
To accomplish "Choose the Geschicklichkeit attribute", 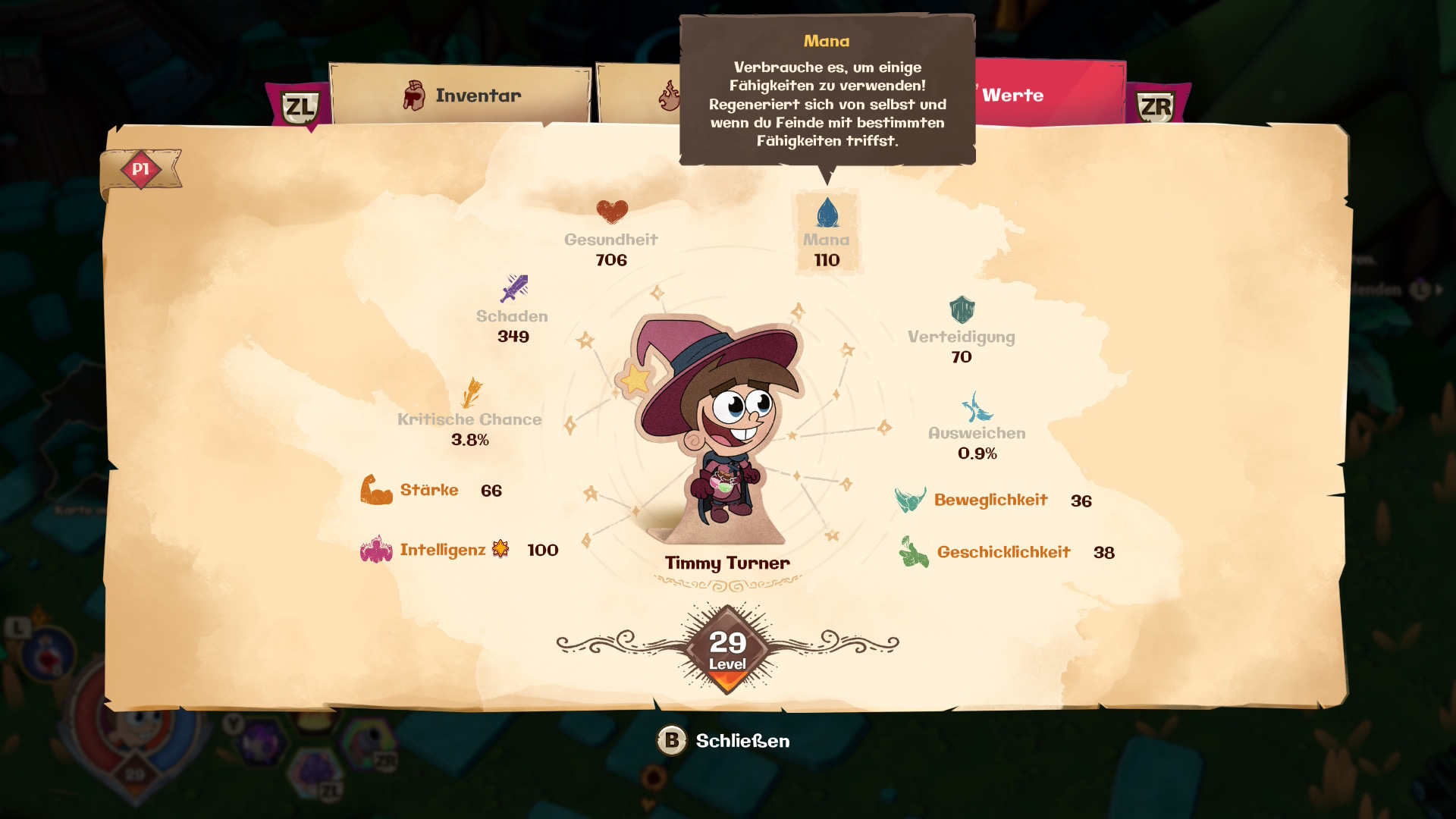I will tap(1005, 552).
